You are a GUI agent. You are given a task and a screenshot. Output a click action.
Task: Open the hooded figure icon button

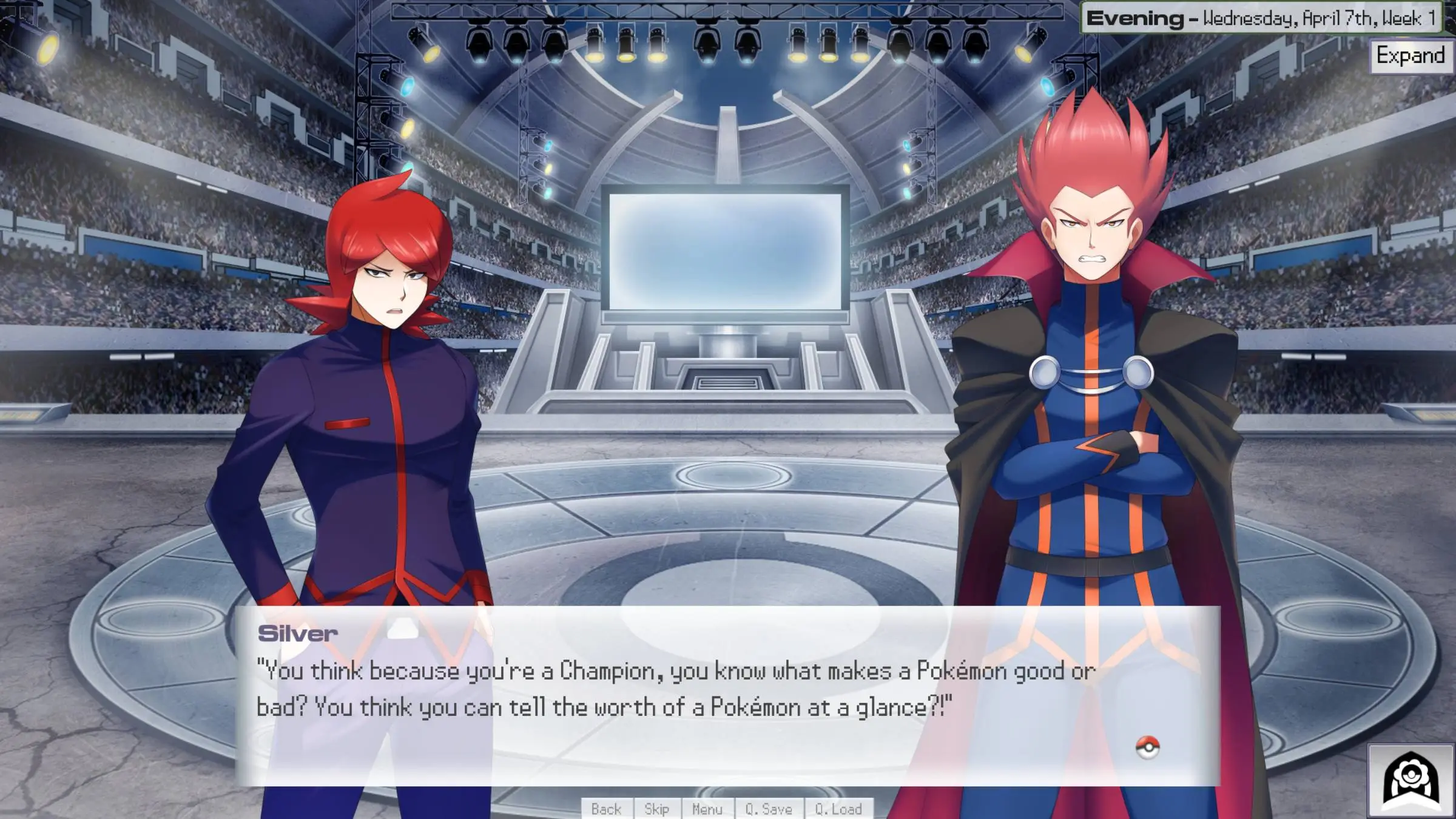coord(1410,781)
